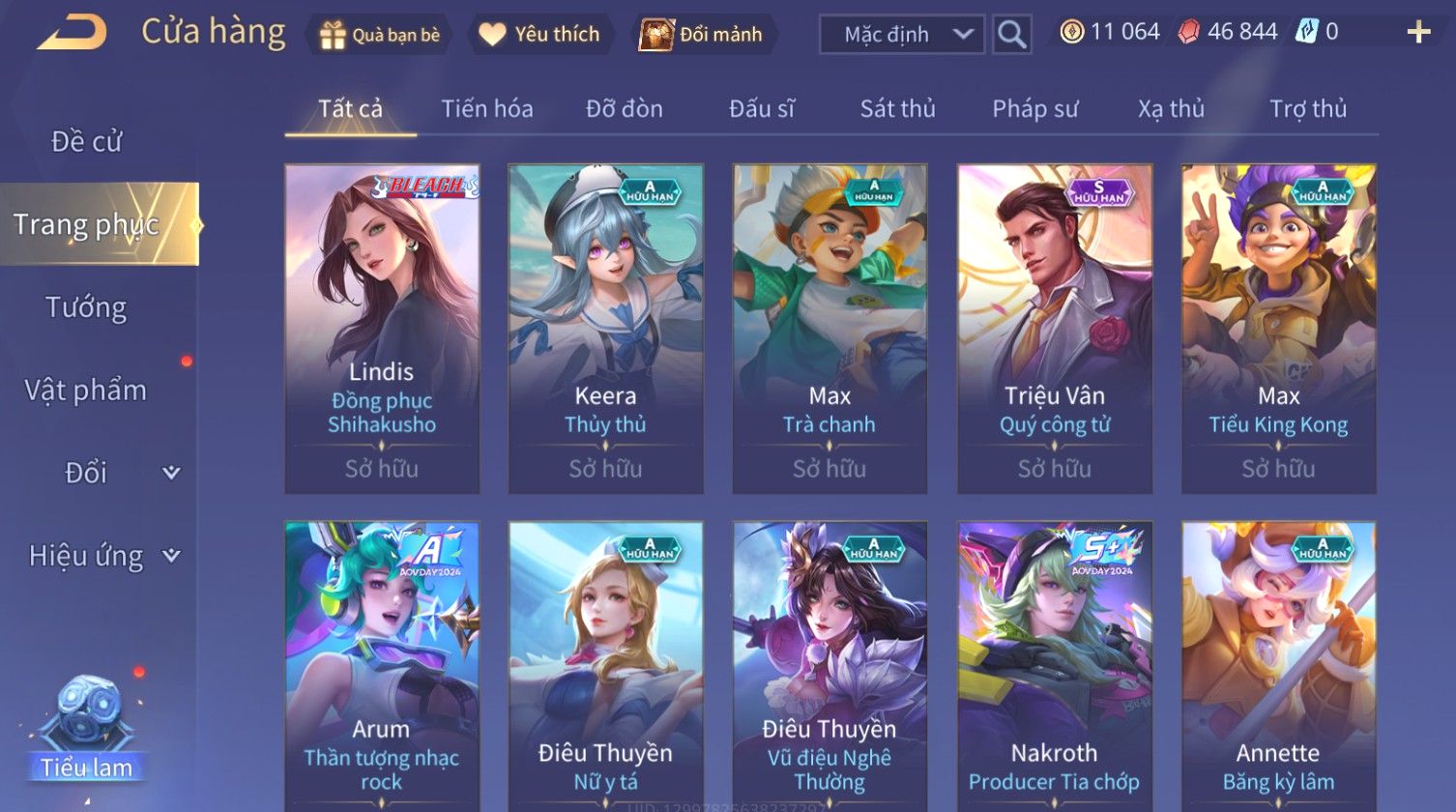
Task: Switch to the Tiến hóa tab
Action: click(x=487, y=109)
